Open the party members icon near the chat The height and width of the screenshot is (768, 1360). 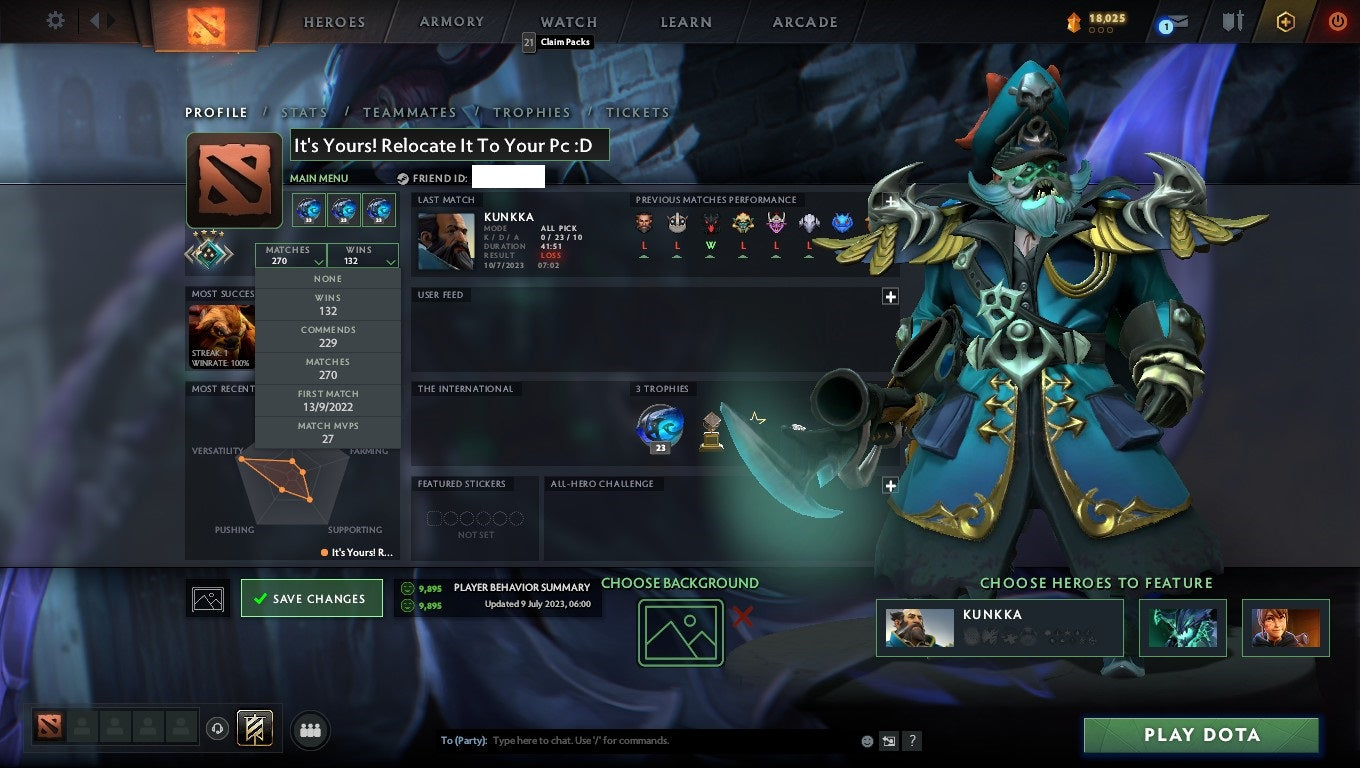pyautogui.click(x=310, y=730)
